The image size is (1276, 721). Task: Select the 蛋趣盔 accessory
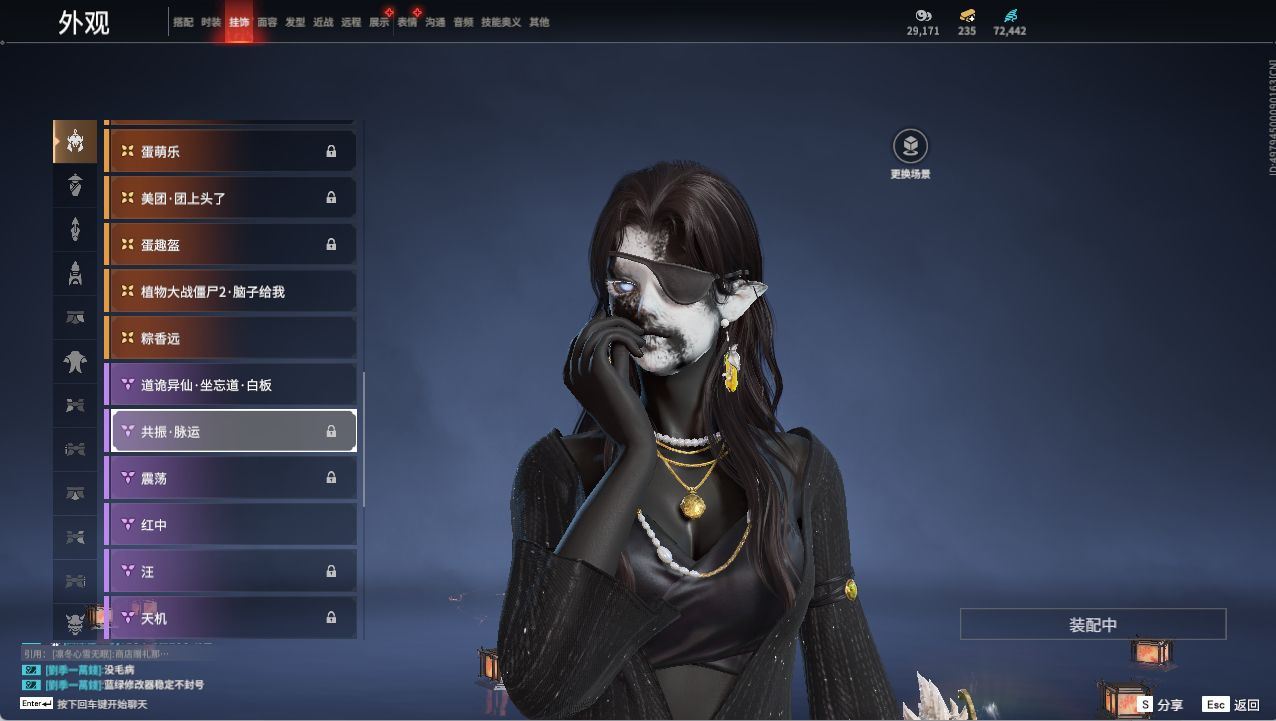(230, 245)
